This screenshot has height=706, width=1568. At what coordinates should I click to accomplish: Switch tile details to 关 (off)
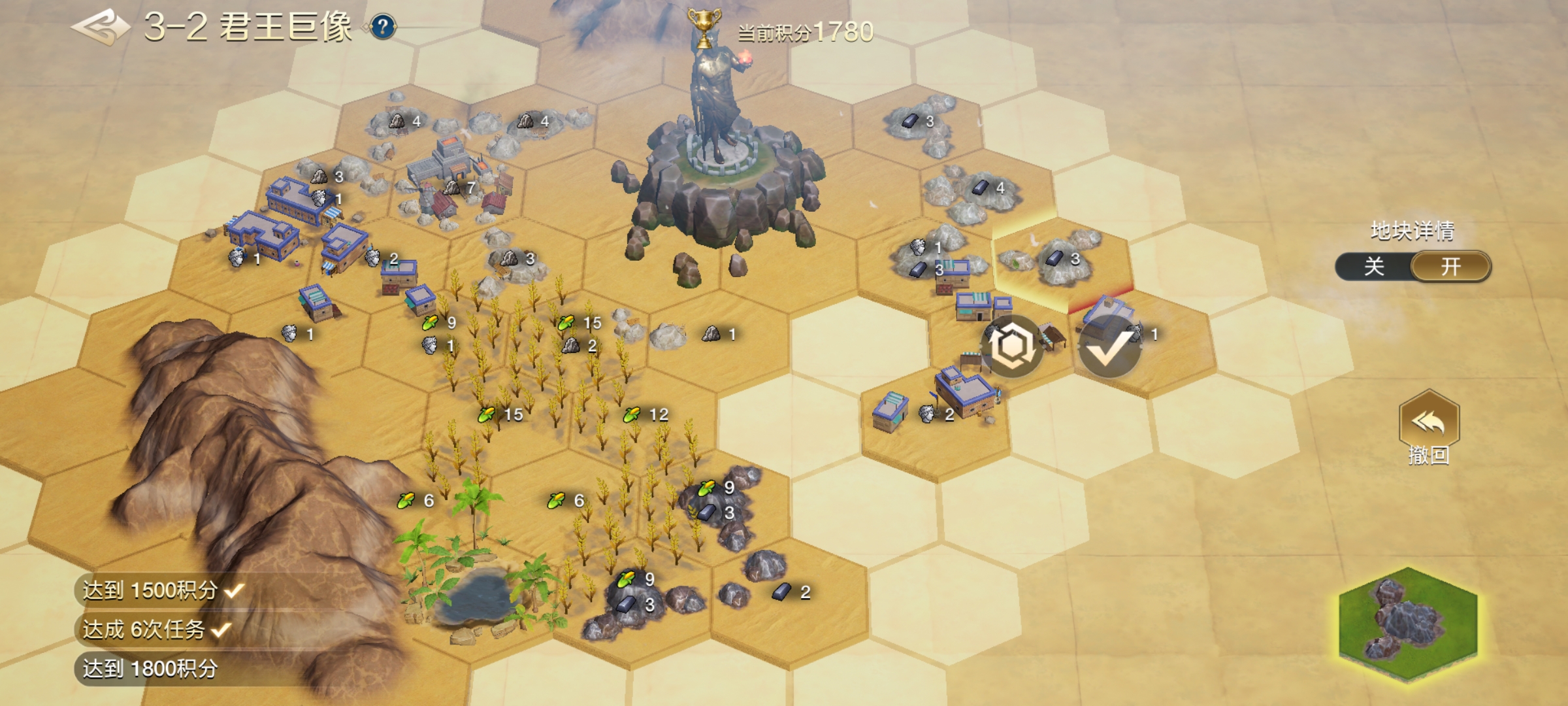point(1374,267)
